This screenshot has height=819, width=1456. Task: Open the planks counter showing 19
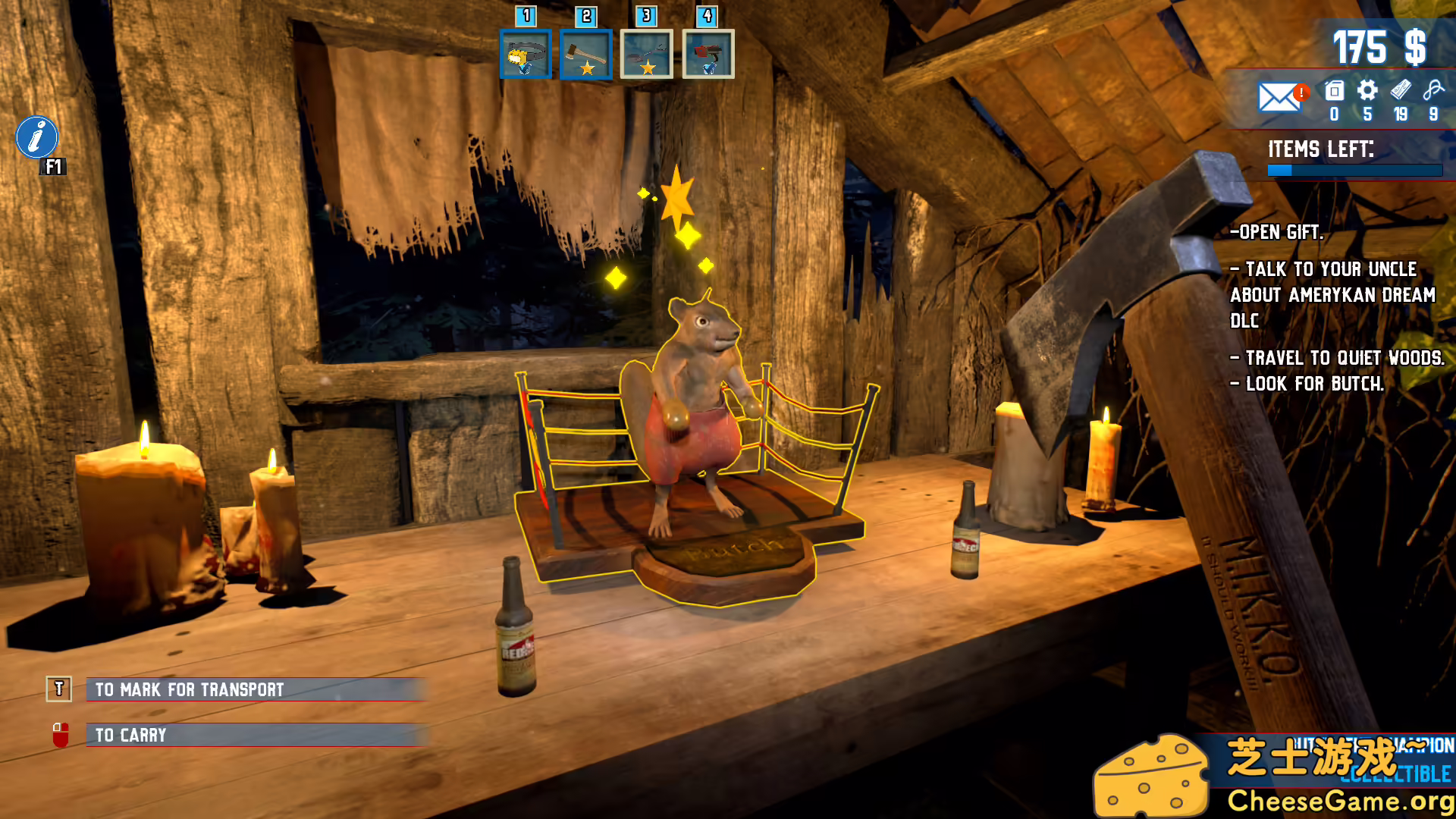[x=1400, y=92]
